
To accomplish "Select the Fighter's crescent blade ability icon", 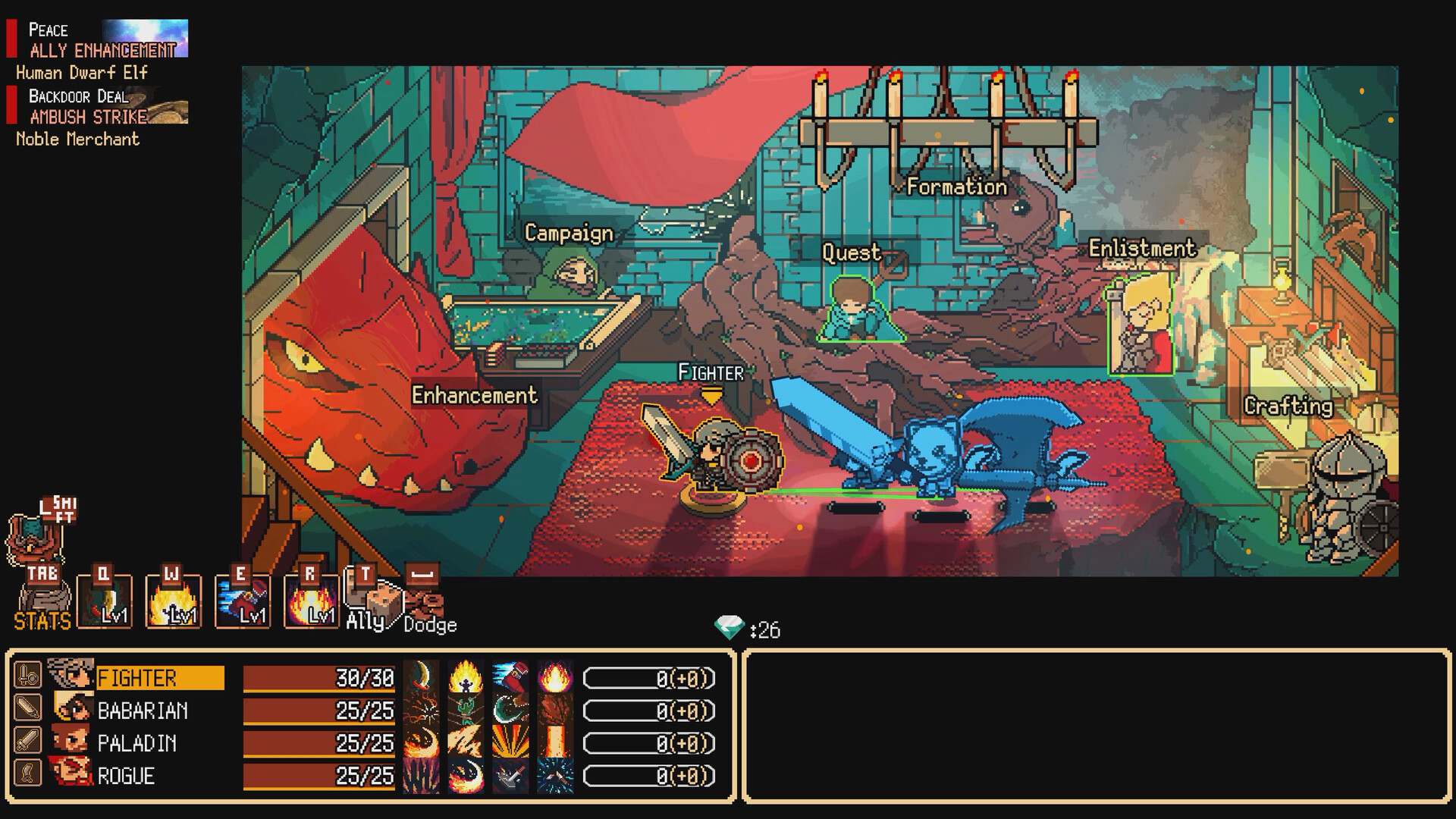I will [x=422, y=675].
